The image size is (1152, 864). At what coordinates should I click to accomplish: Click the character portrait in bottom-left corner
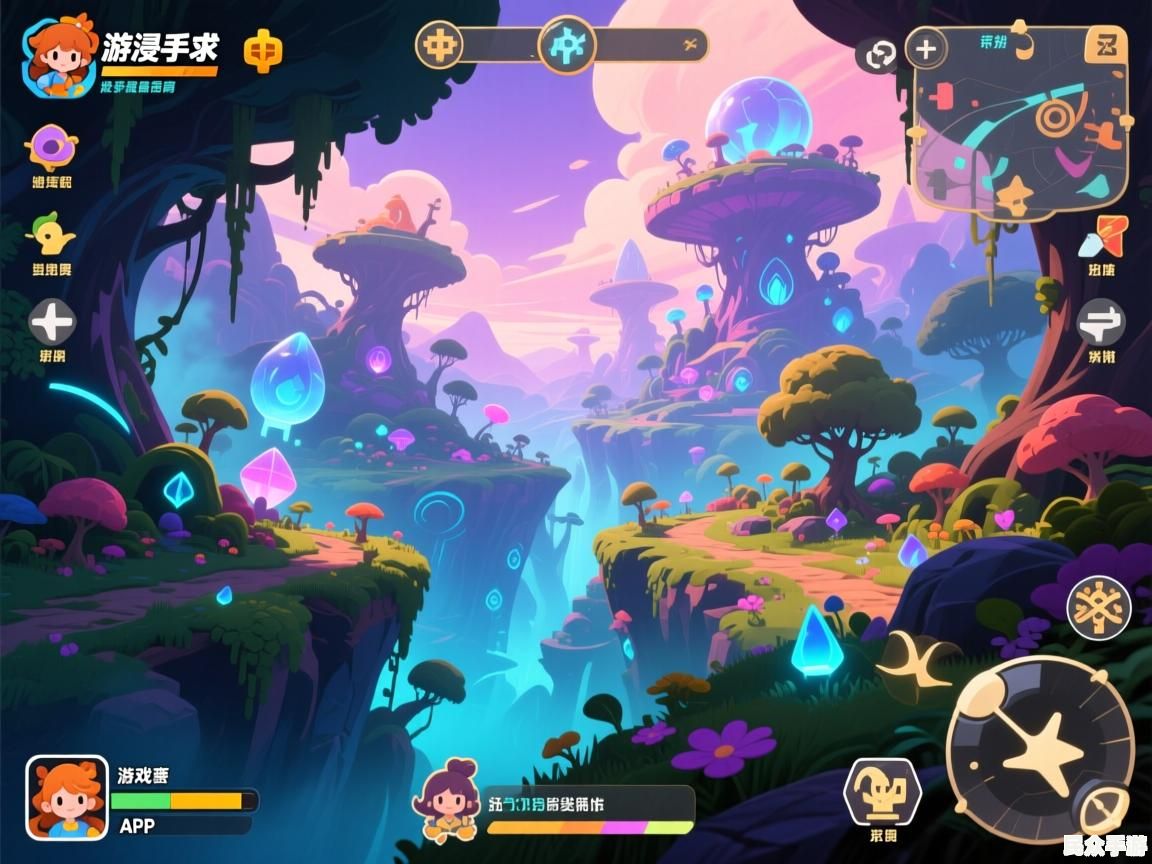pos(67,797)
